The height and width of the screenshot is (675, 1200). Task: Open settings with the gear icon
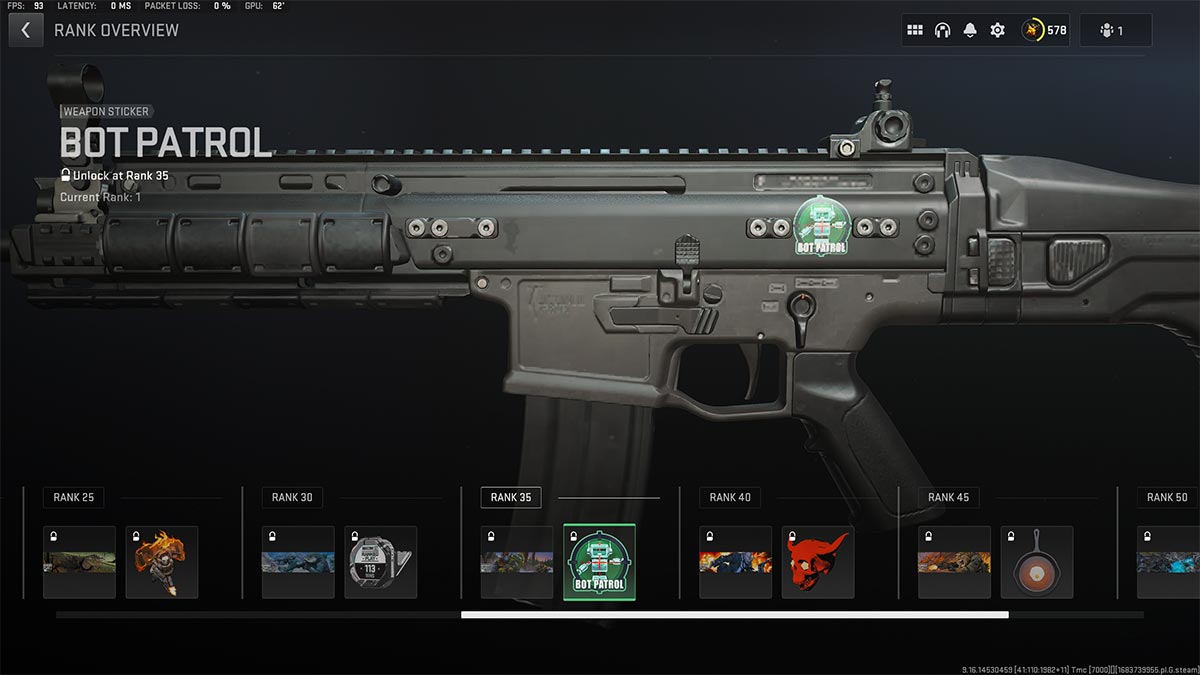click(x=997, y=30)
